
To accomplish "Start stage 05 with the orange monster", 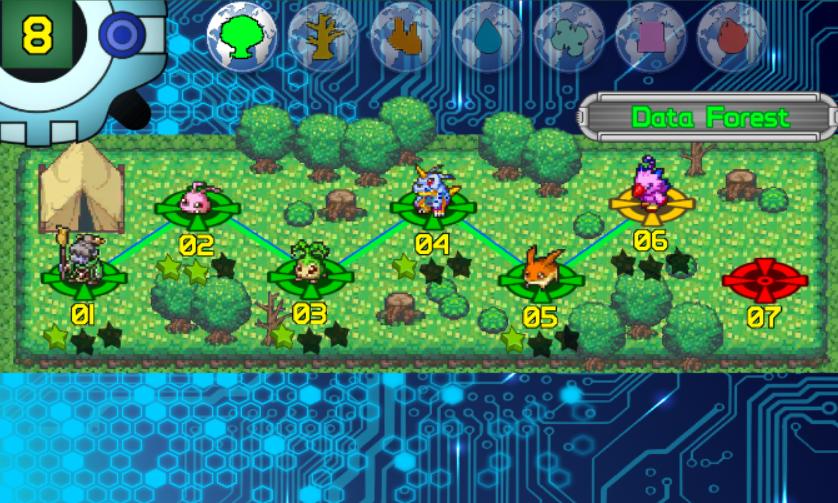I will click(540, 279).
